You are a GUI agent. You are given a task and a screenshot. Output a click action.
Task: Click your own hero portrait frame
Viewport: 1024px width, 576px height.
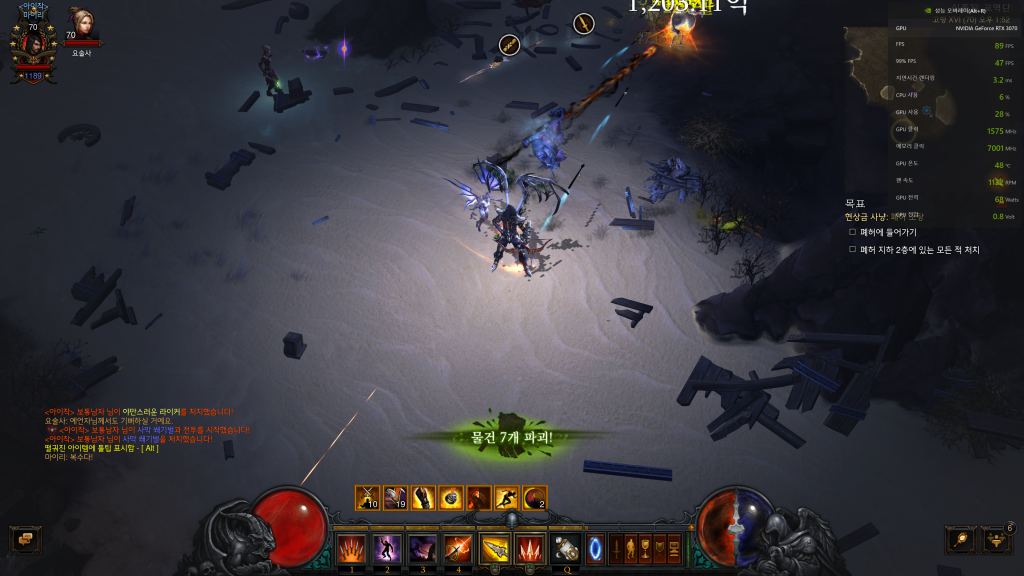pyautogui.click(x=33, y=45)
